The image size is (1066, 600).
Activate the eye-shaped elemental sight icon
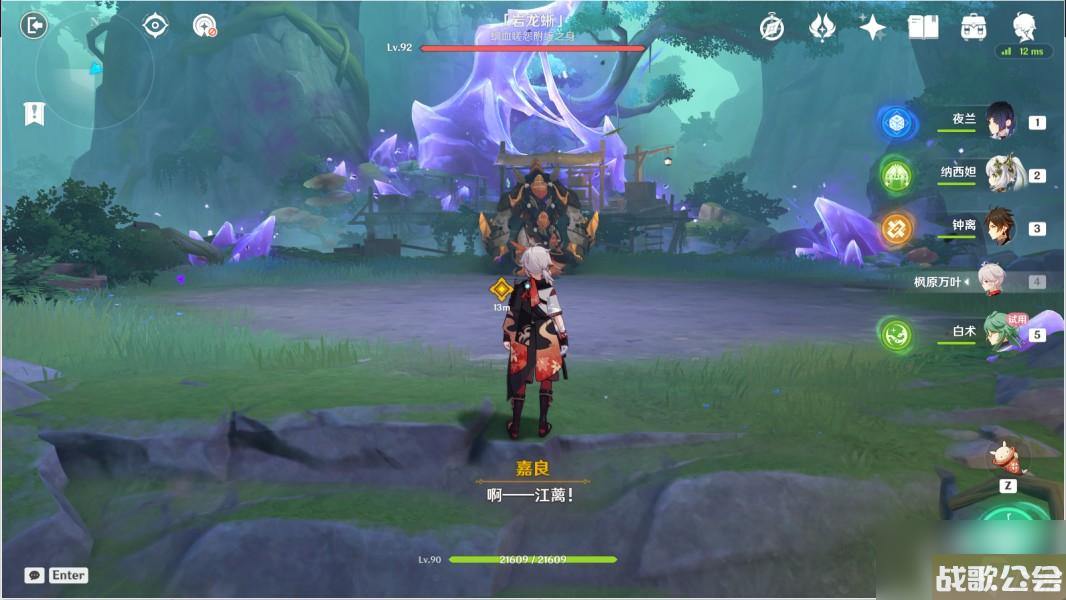tap(155, 25)
